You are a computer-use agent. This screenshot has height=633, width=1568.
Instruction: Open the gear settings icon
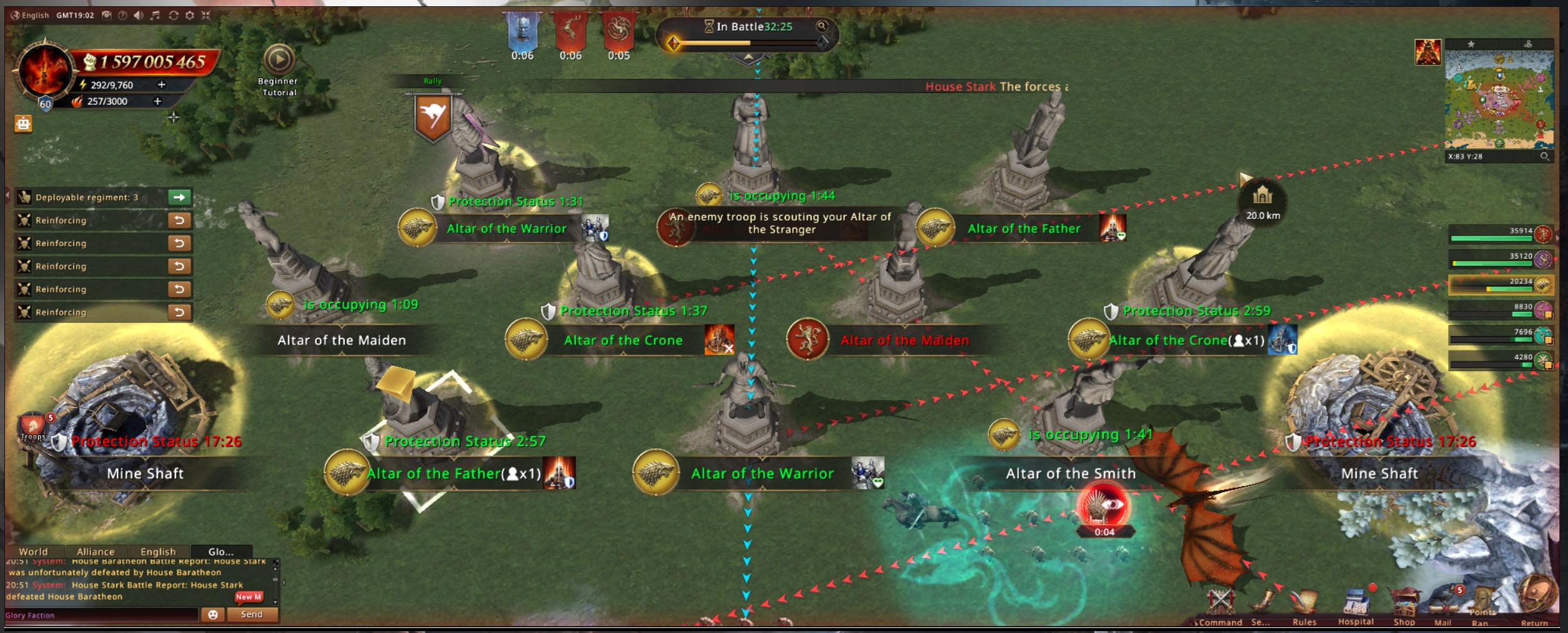pos(190,15)
